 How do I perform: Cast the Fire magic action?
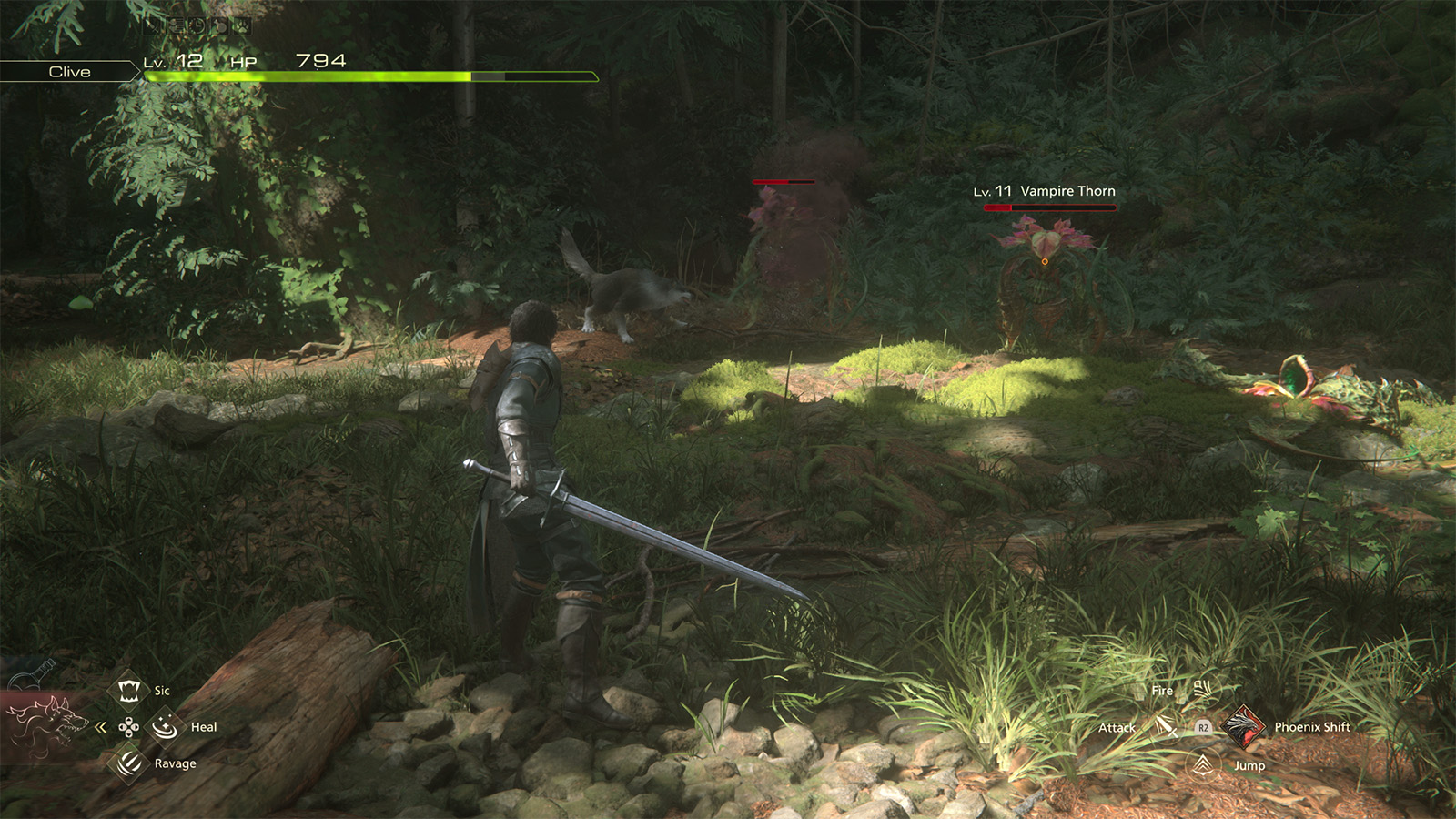(1202, 690)
